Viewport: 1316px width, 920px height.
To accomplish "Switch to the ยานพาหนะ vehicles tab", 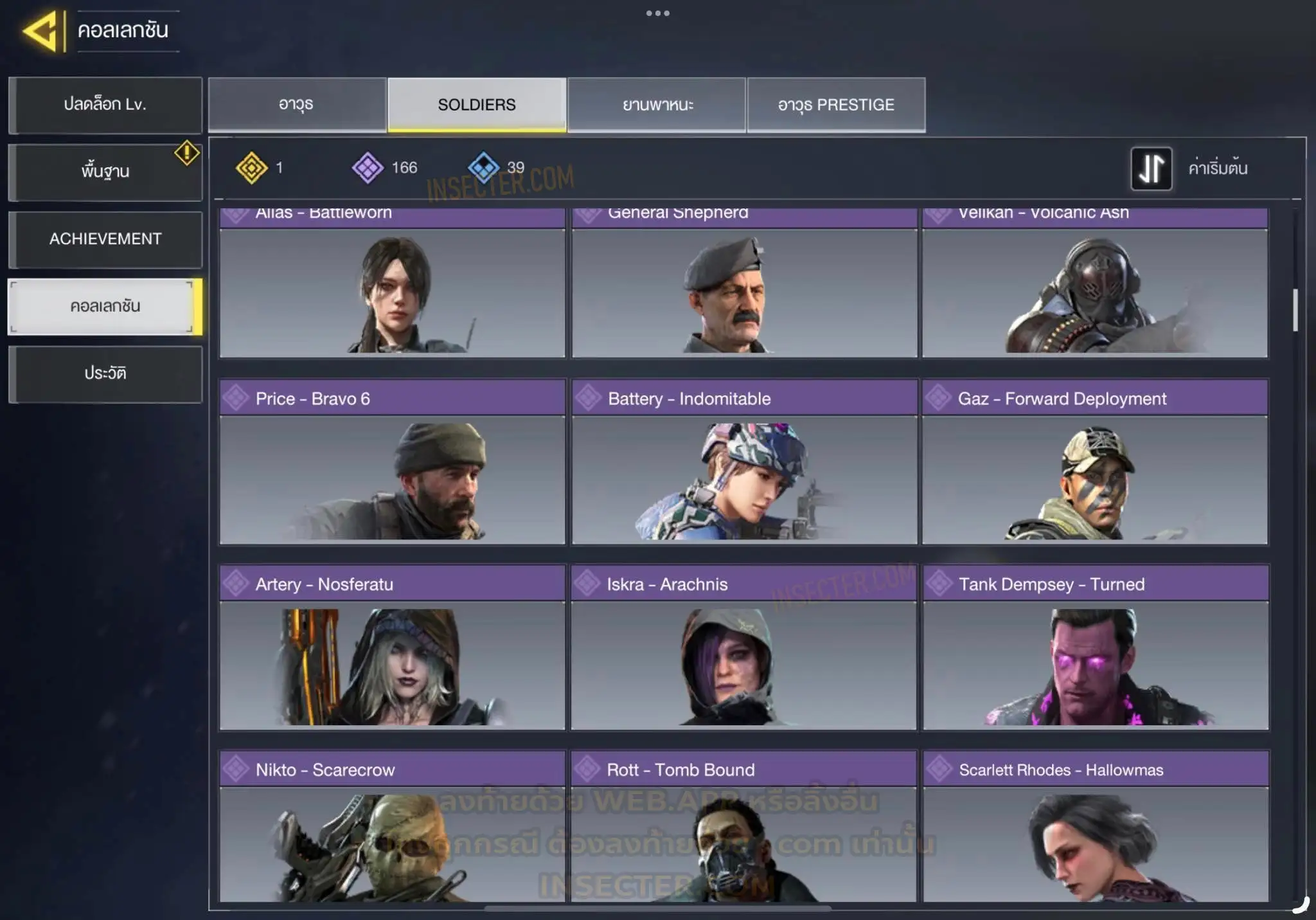I will point(657,105).
